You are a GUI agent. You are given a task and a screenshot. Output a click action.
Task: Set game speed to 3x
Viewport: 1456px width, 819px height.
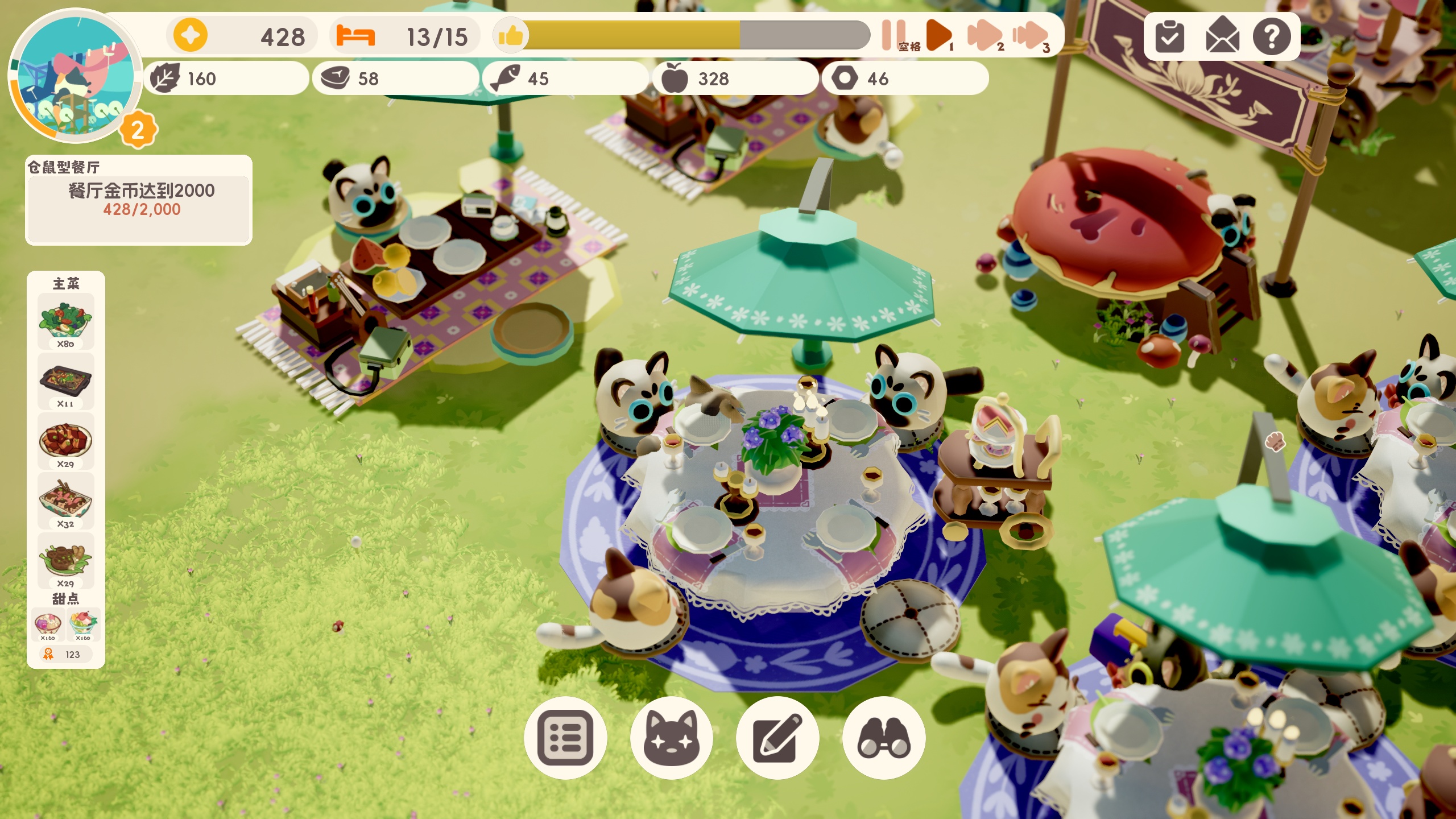click(1029, 35)
